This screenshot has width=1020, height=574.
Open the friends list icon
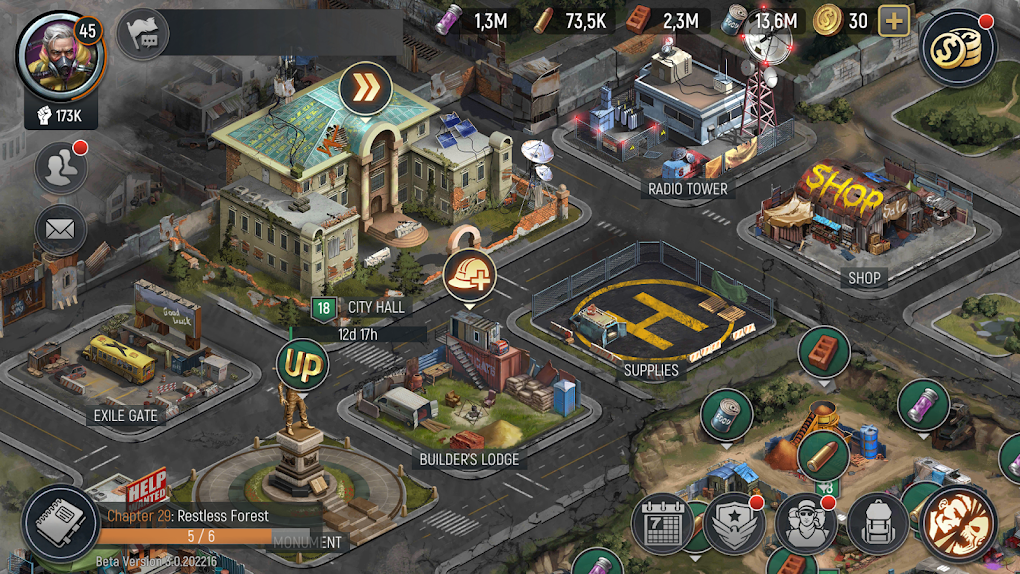click(60, 168)
